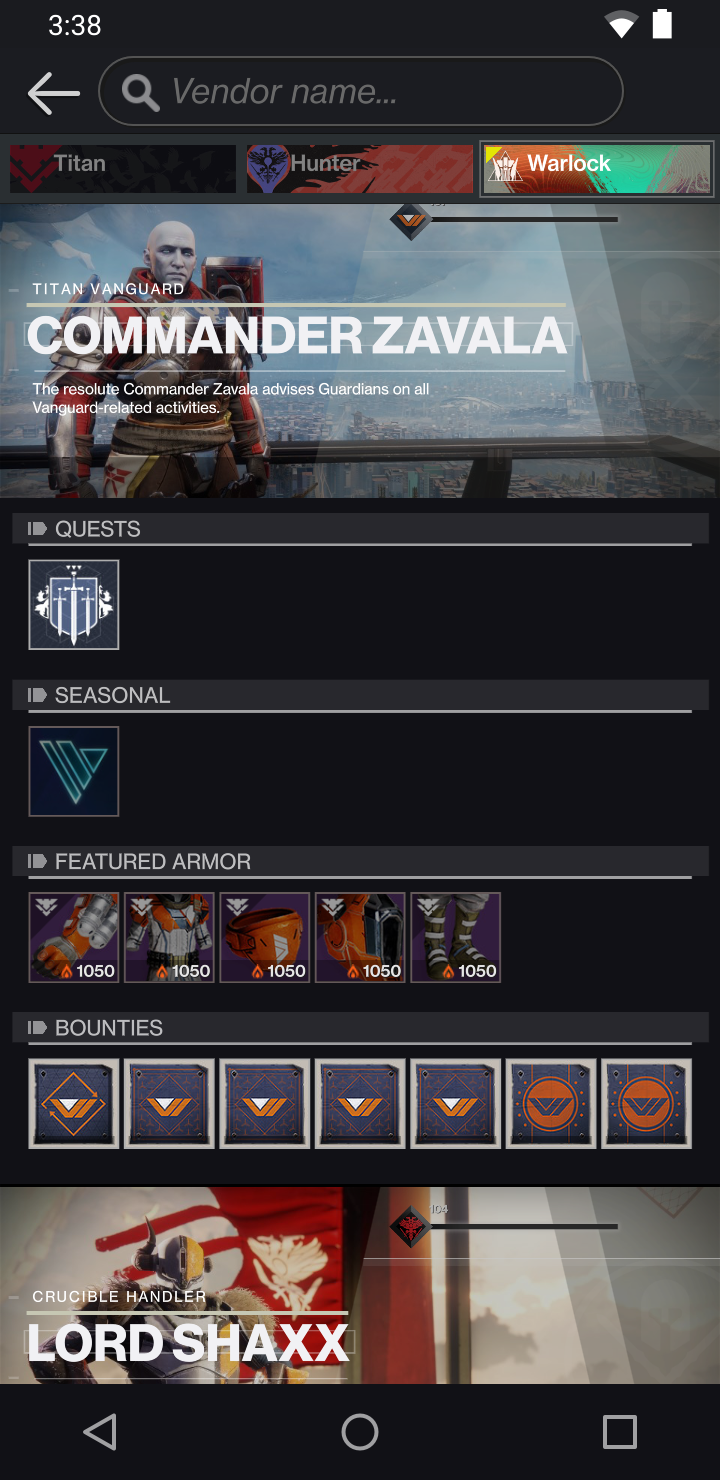The image size is (720, 1480).
Task: Open the sword-and-shield quest item under Quests
Action: point(74,605)
